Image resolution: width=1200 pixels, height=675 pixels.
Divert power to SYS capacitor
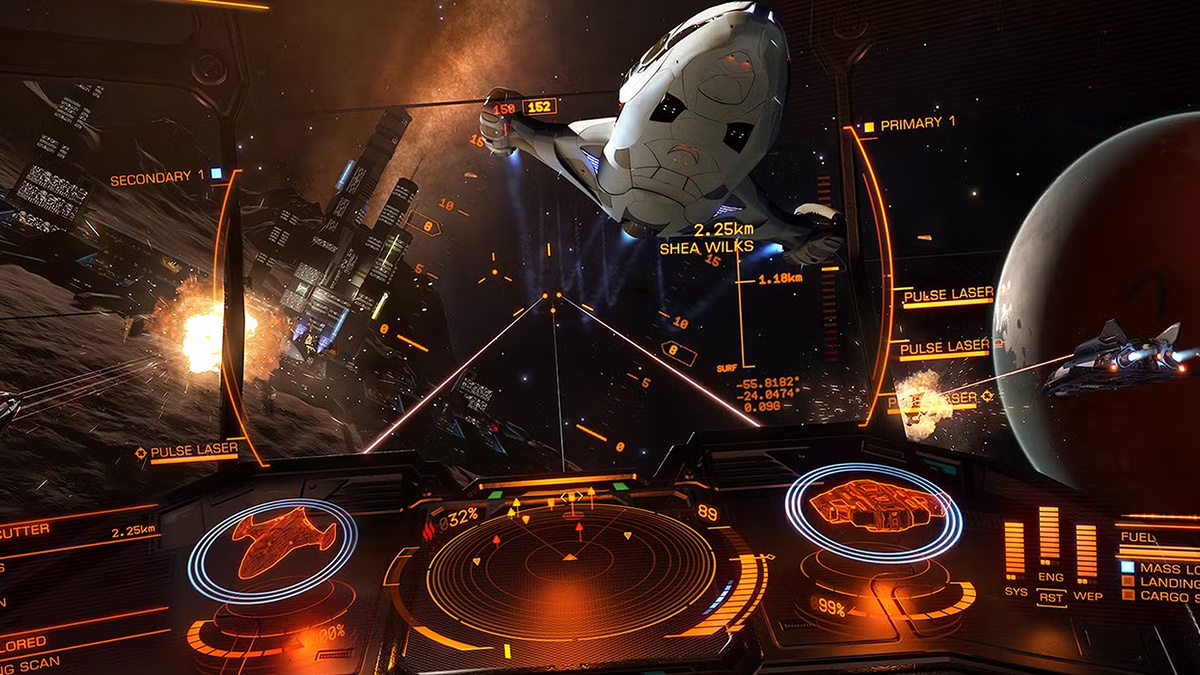tap(1015, 592)
